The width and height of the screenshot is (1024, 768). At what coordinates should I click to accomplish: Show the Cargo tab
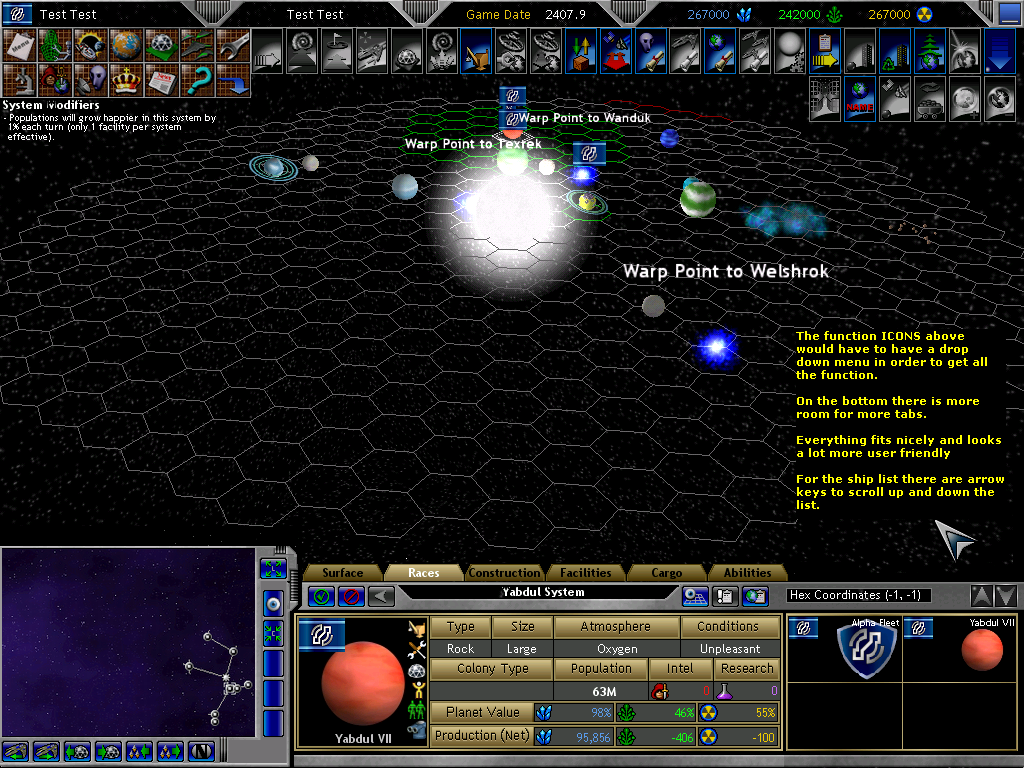[667, 573]
